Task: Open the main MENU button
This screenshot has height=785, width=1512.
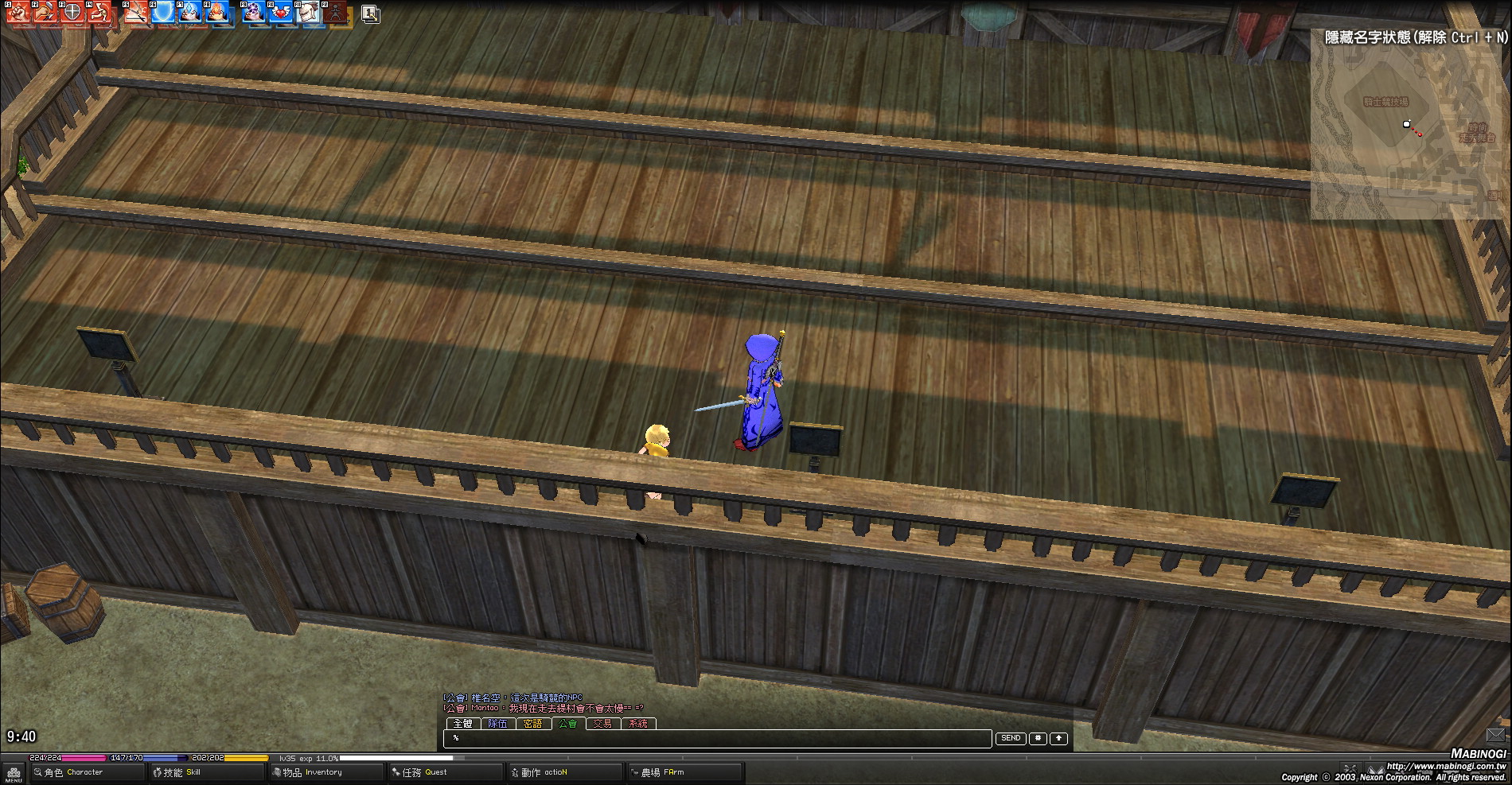Action: [x=14, y=773]
